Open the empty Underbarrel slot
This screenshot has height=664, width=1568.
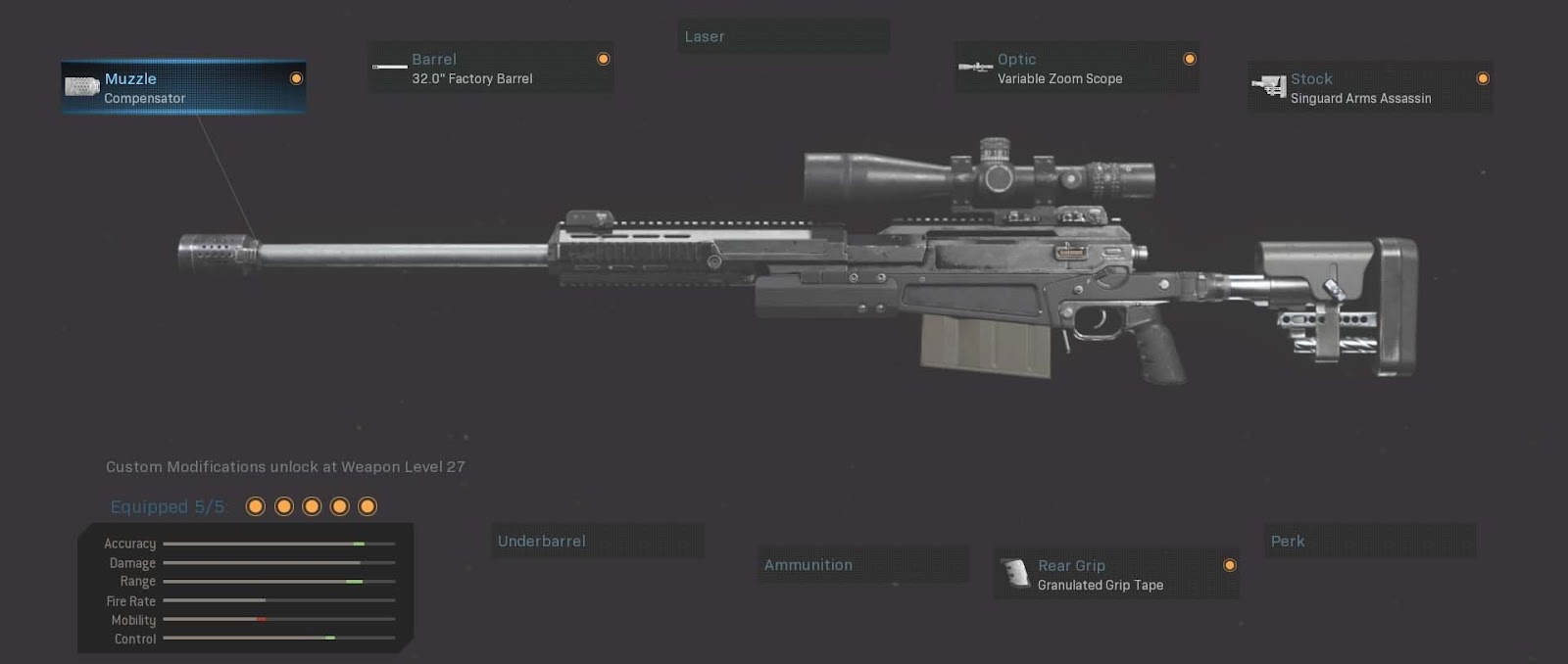pyautogui.click(x=597, y=541)
